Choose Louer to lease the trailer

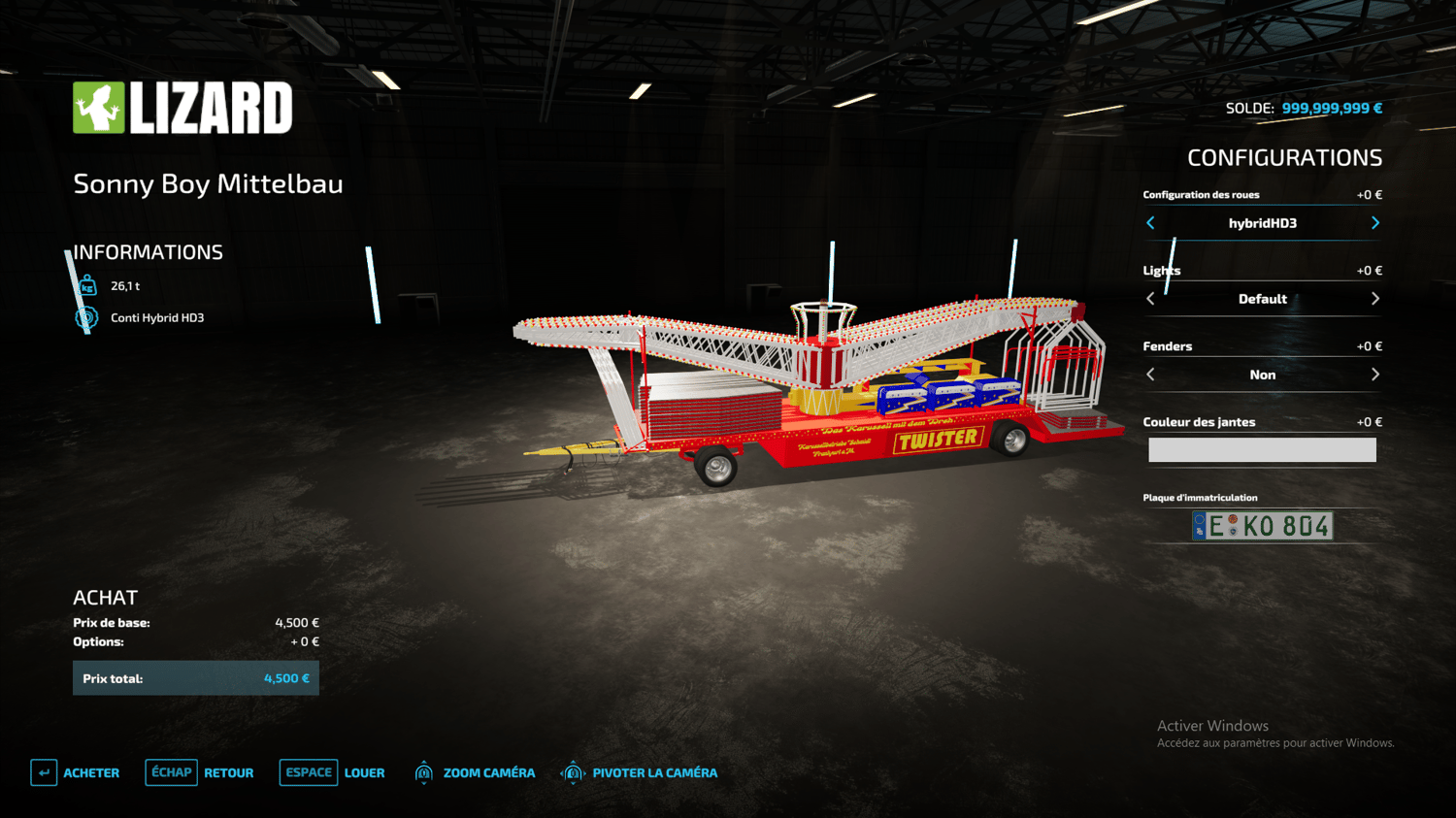(x=333, y=772)
